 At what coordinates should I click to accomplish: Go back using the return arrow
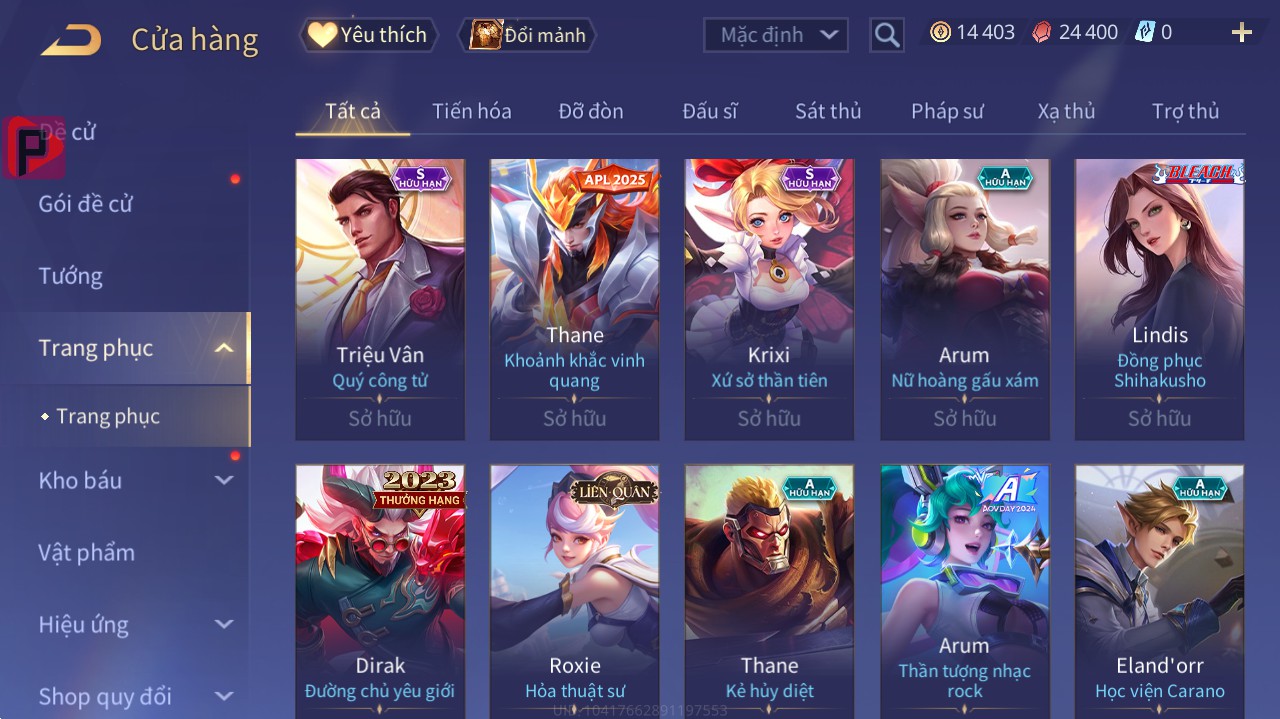pyautogui.click(x=71, y=40)
